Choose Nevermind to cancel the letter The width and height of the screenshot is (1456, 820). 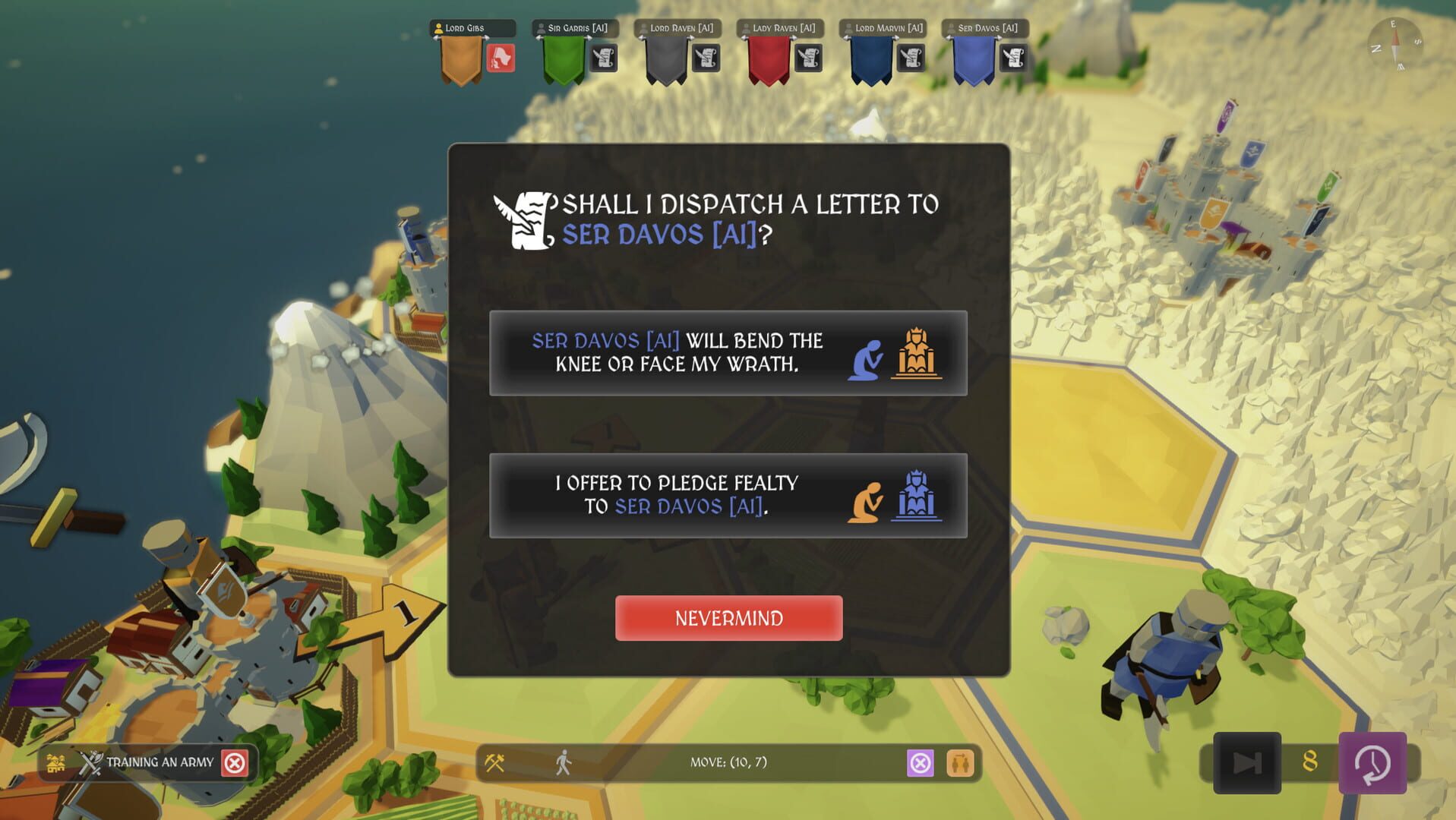click(x=728, y=618)
